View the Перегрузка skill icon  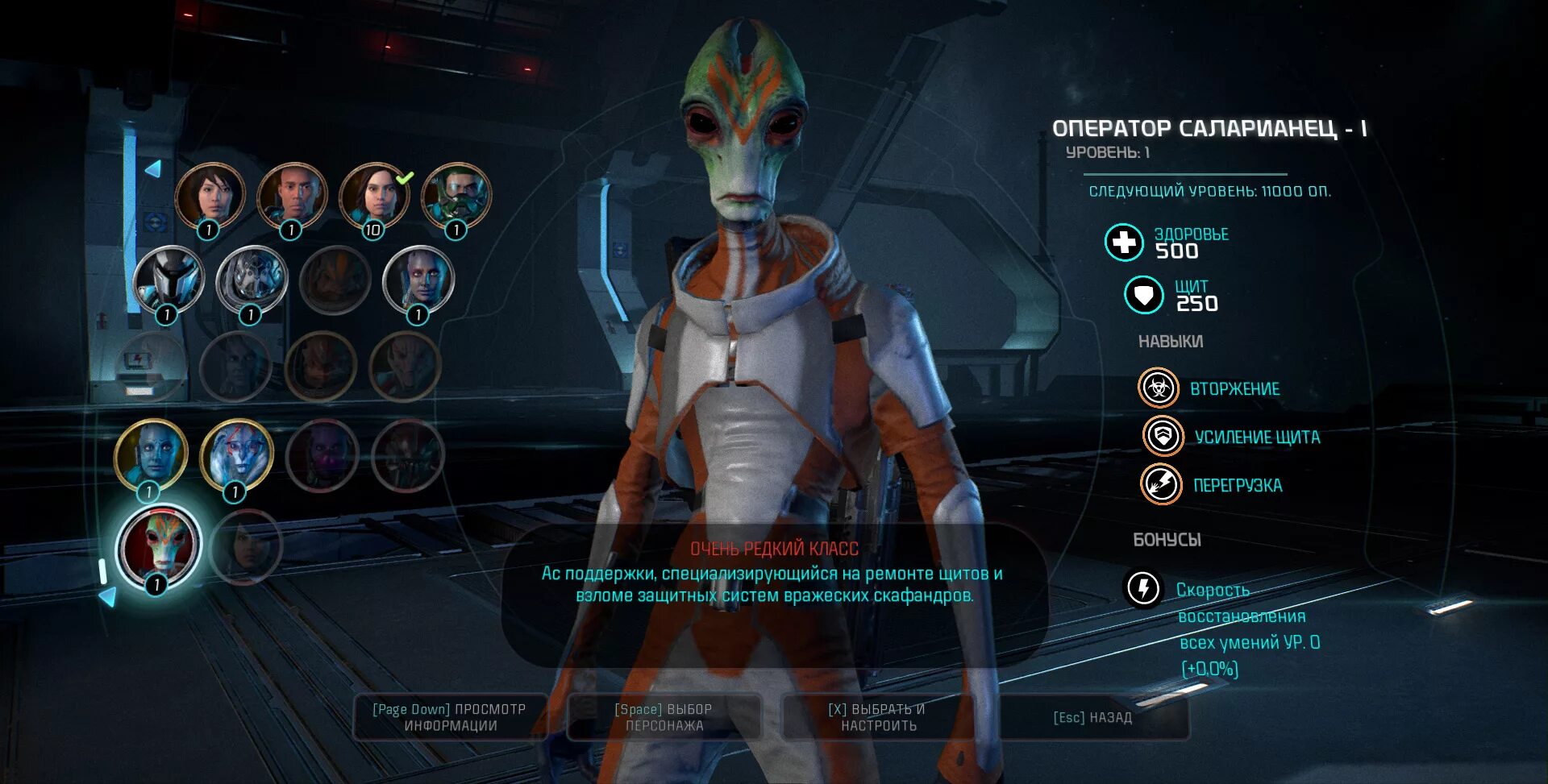[1161, 485]
